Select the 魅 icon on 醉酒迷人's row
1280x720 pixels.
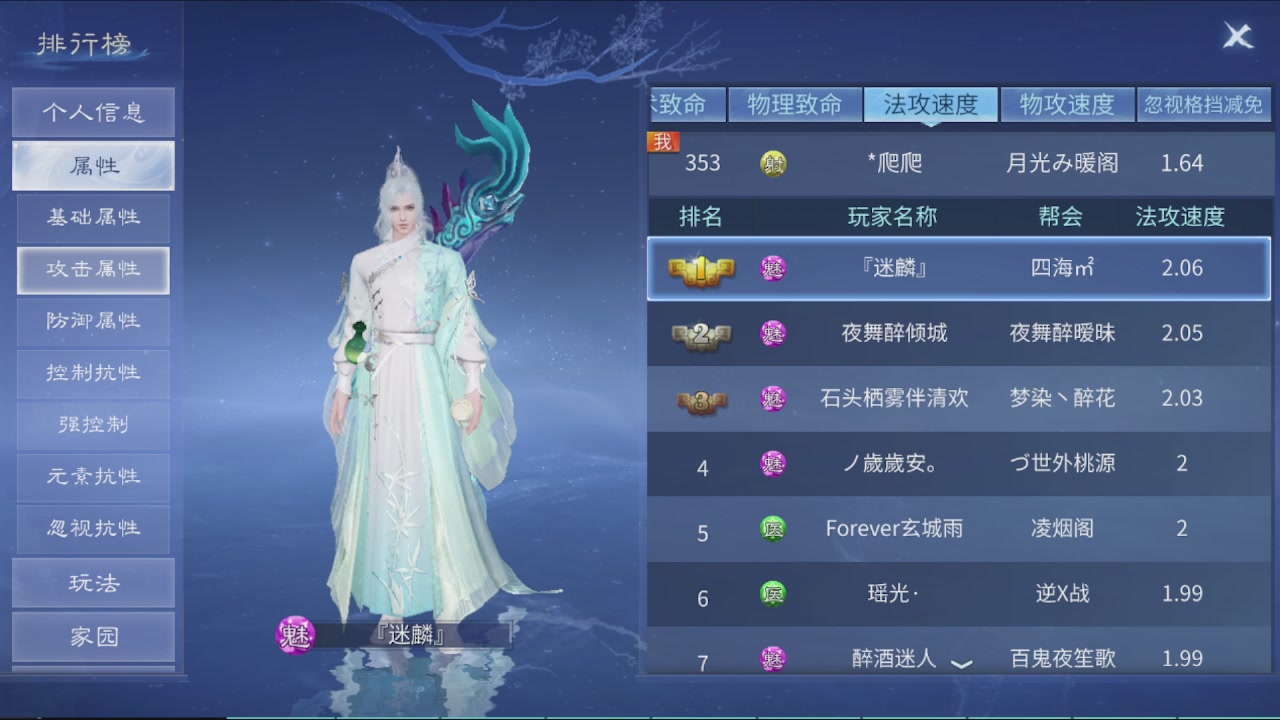pyautogui.click(x=772, y=658)
